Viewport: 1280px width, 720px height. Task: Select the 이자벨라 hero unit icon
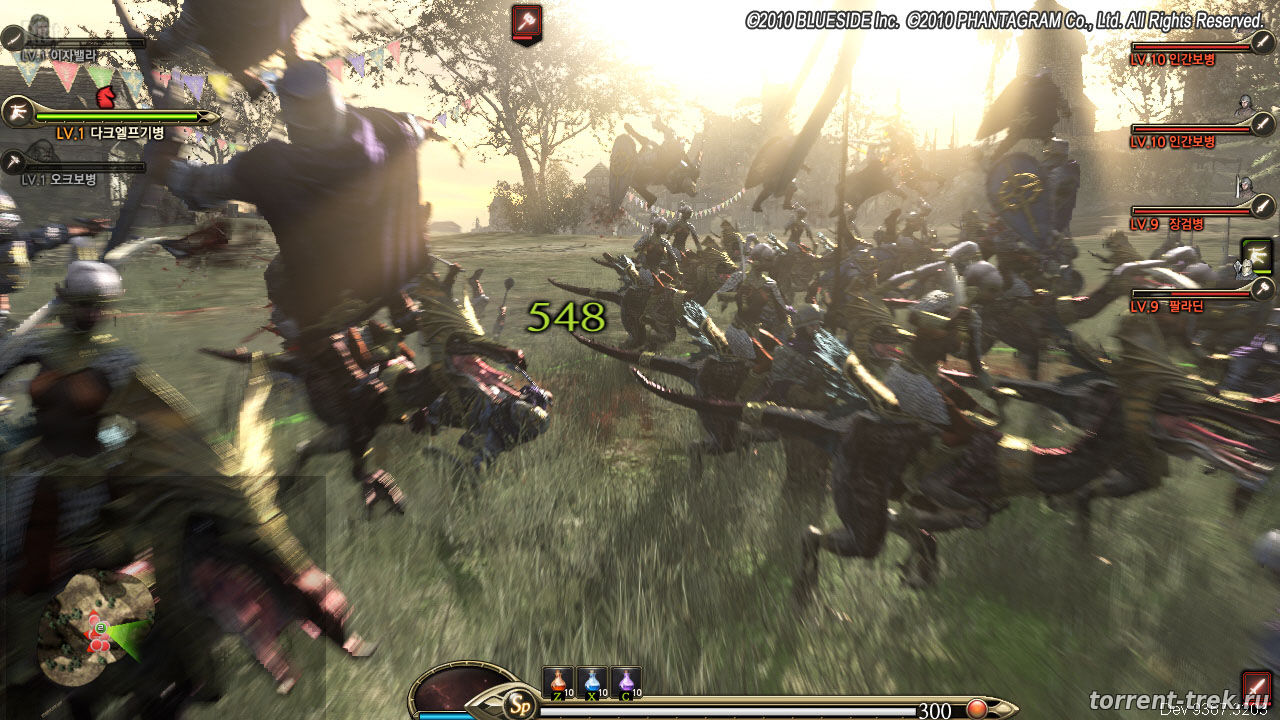click(x=13, y=39)
